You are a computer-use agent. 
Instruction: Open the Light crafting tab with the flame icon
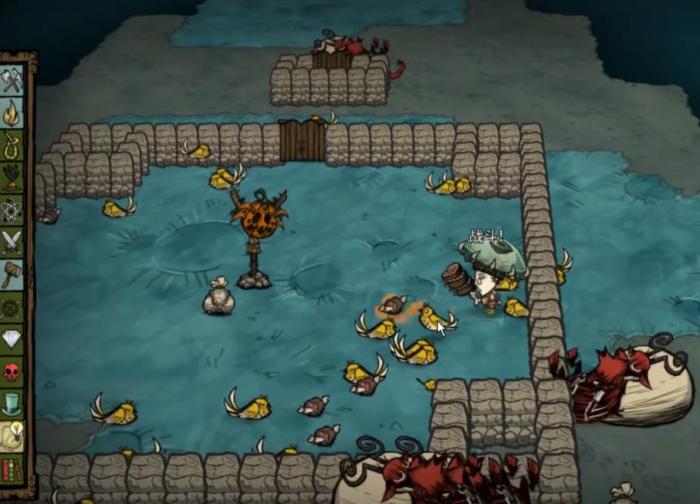[x=13, y=113]
